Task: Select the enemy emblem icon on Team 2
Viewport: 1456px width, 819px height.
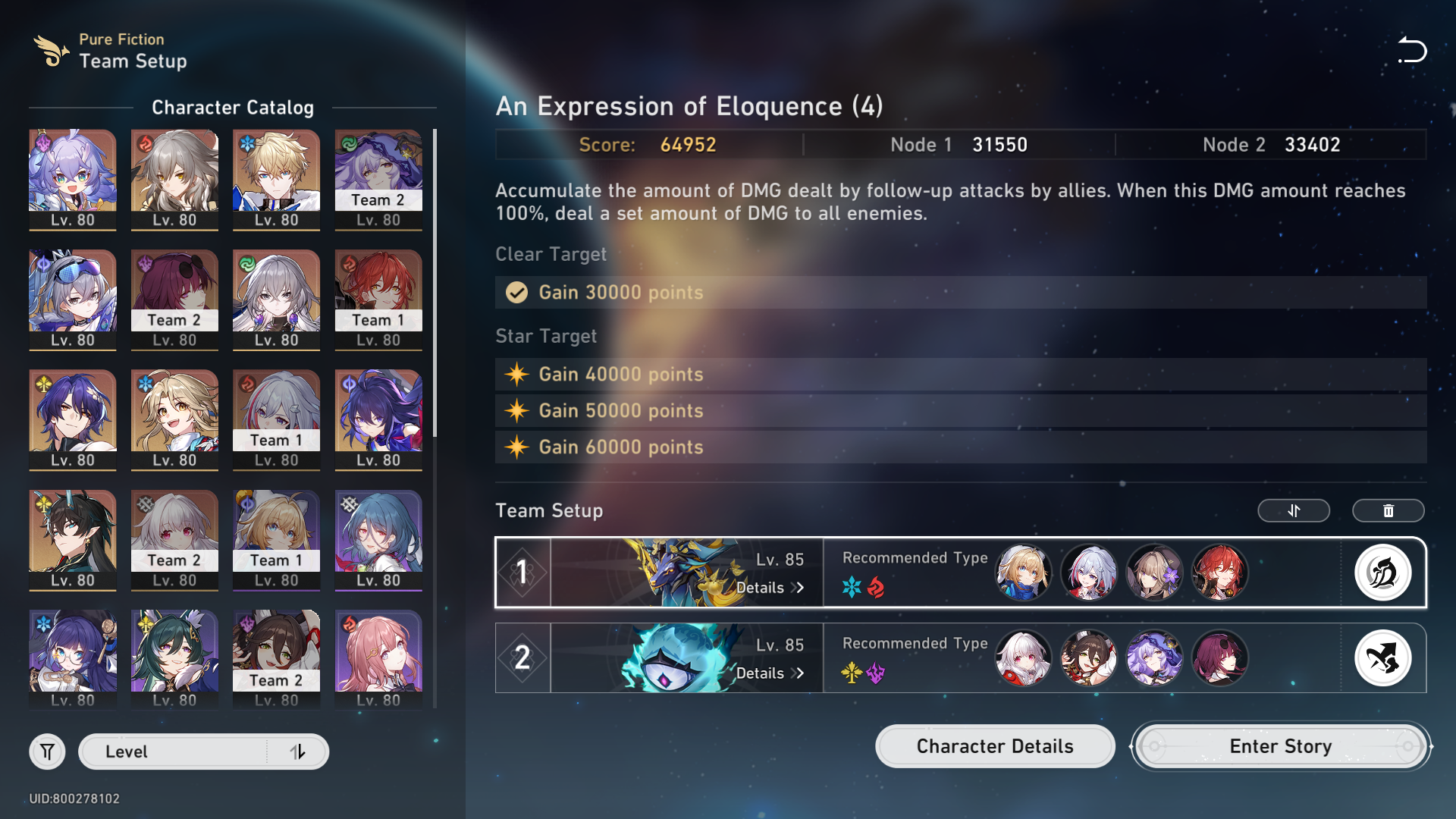Action: pos(1382,657)
